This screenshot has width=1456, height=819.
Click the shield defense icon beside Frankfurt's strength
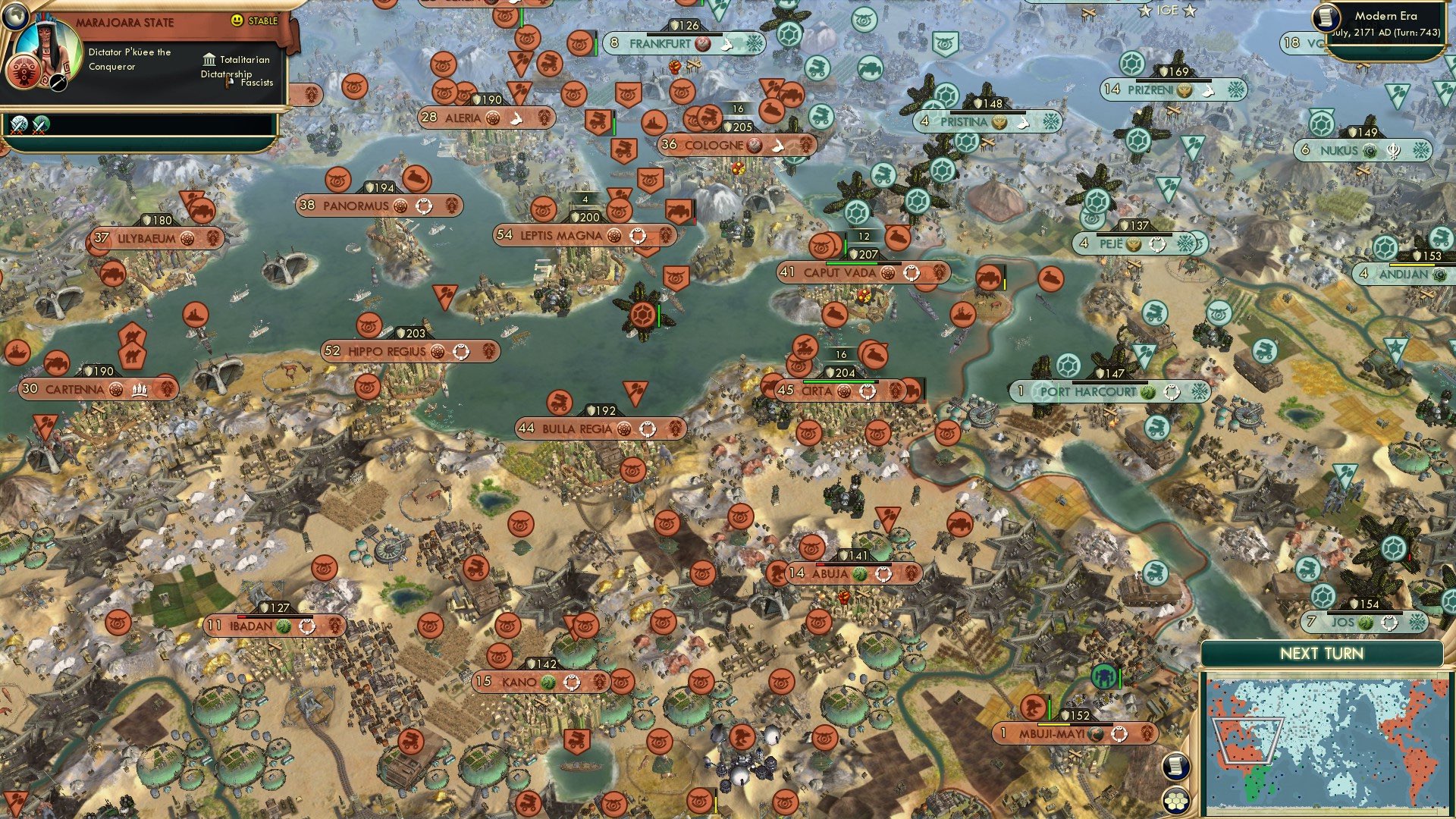point(673,25)
